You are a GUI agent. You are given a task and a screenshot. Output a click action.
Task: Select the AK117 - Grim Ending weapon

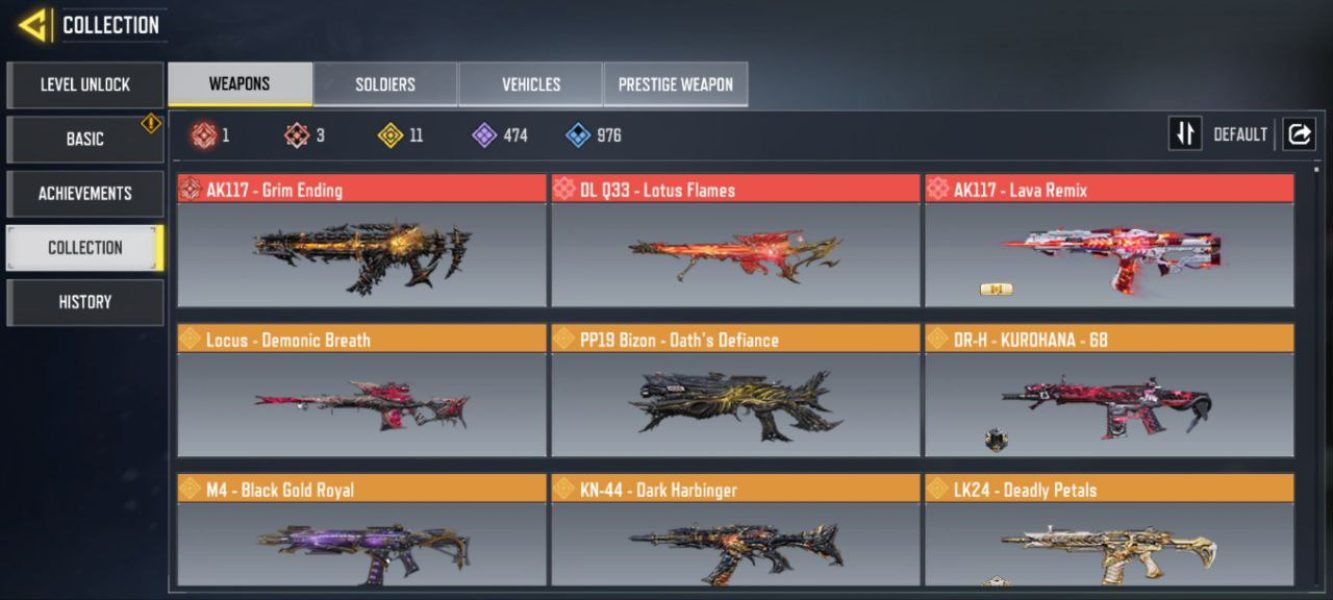point(362,242)
